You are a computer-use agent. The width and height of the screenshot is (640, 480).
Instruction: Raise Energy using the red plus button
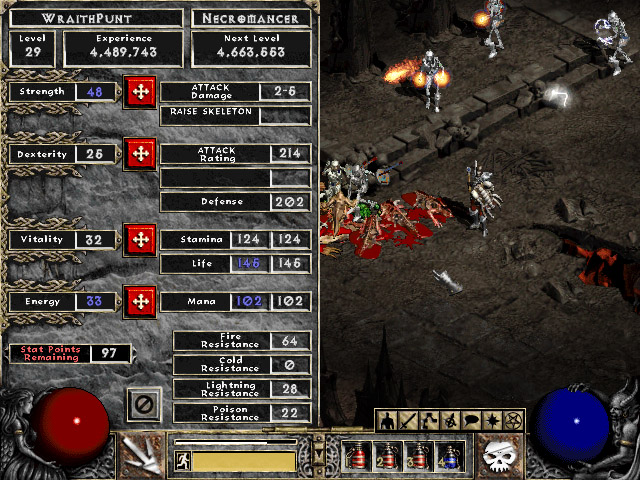pos(140,301)
